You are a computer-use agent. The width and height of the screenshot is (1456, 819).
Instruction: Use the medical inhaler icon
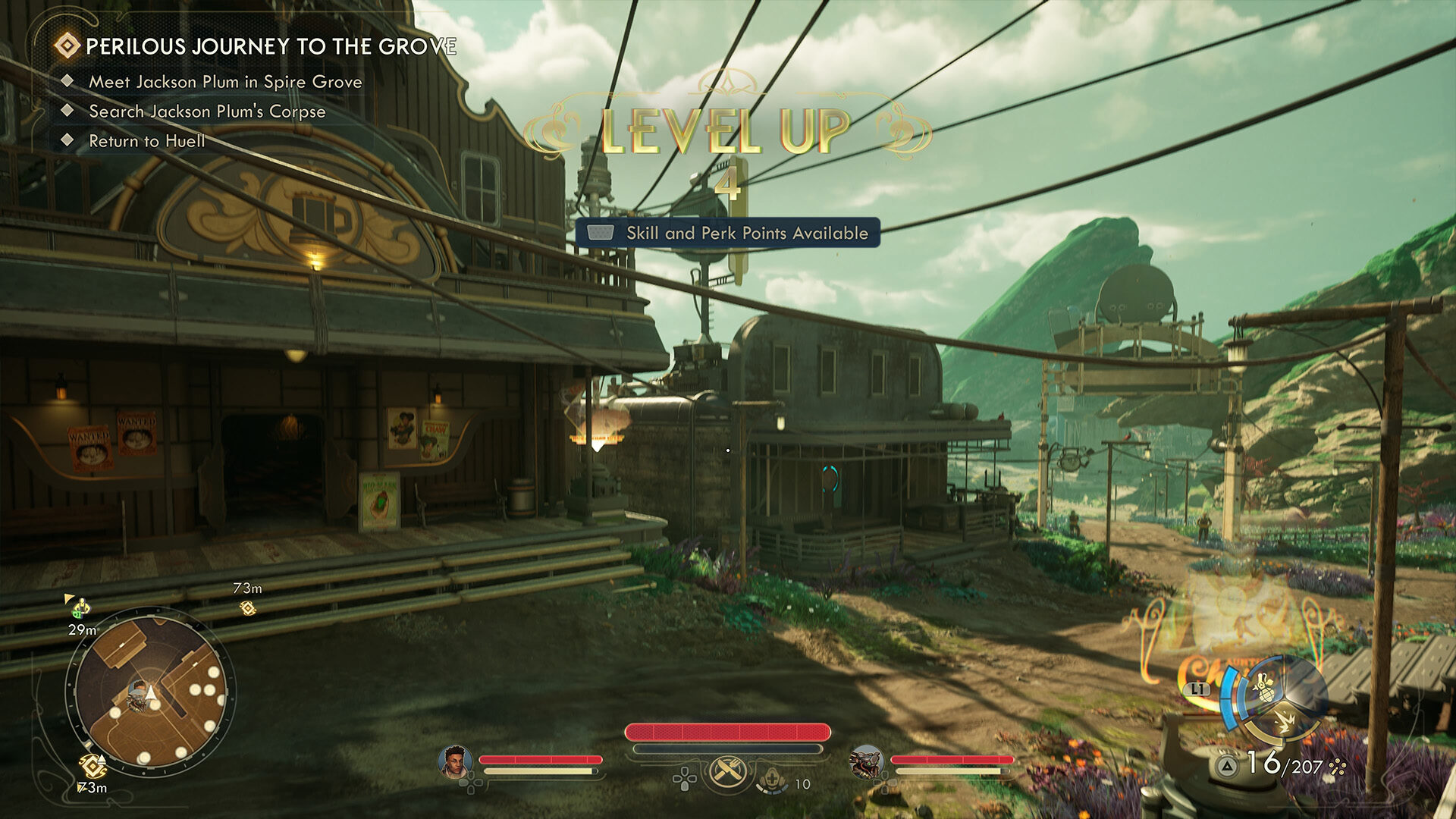pyautogui.click(x=773, y=779)
